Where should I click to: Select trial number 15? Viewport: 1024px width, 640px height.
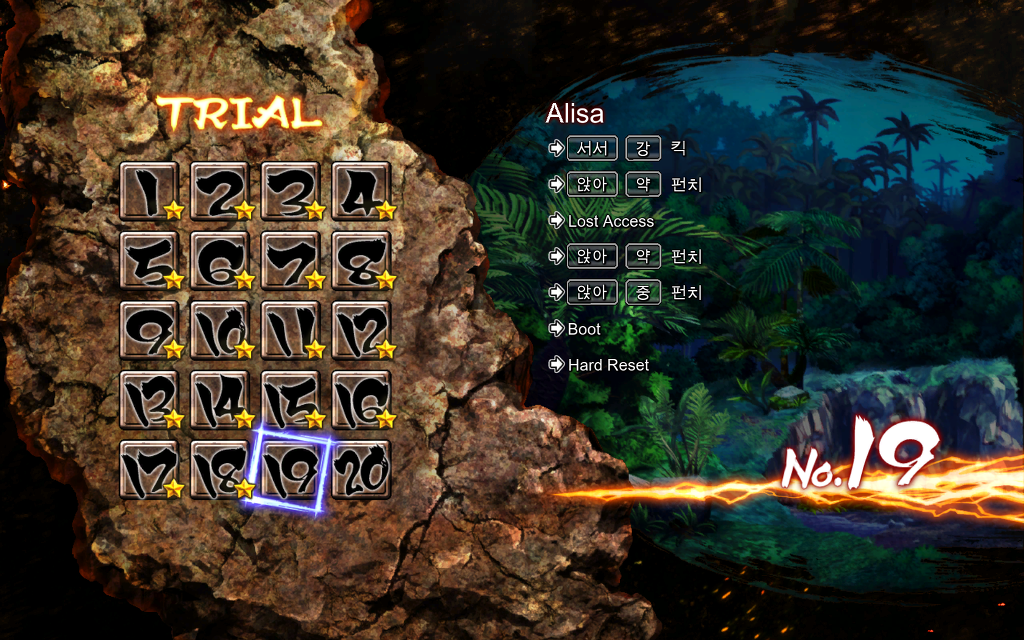[291, 400]
